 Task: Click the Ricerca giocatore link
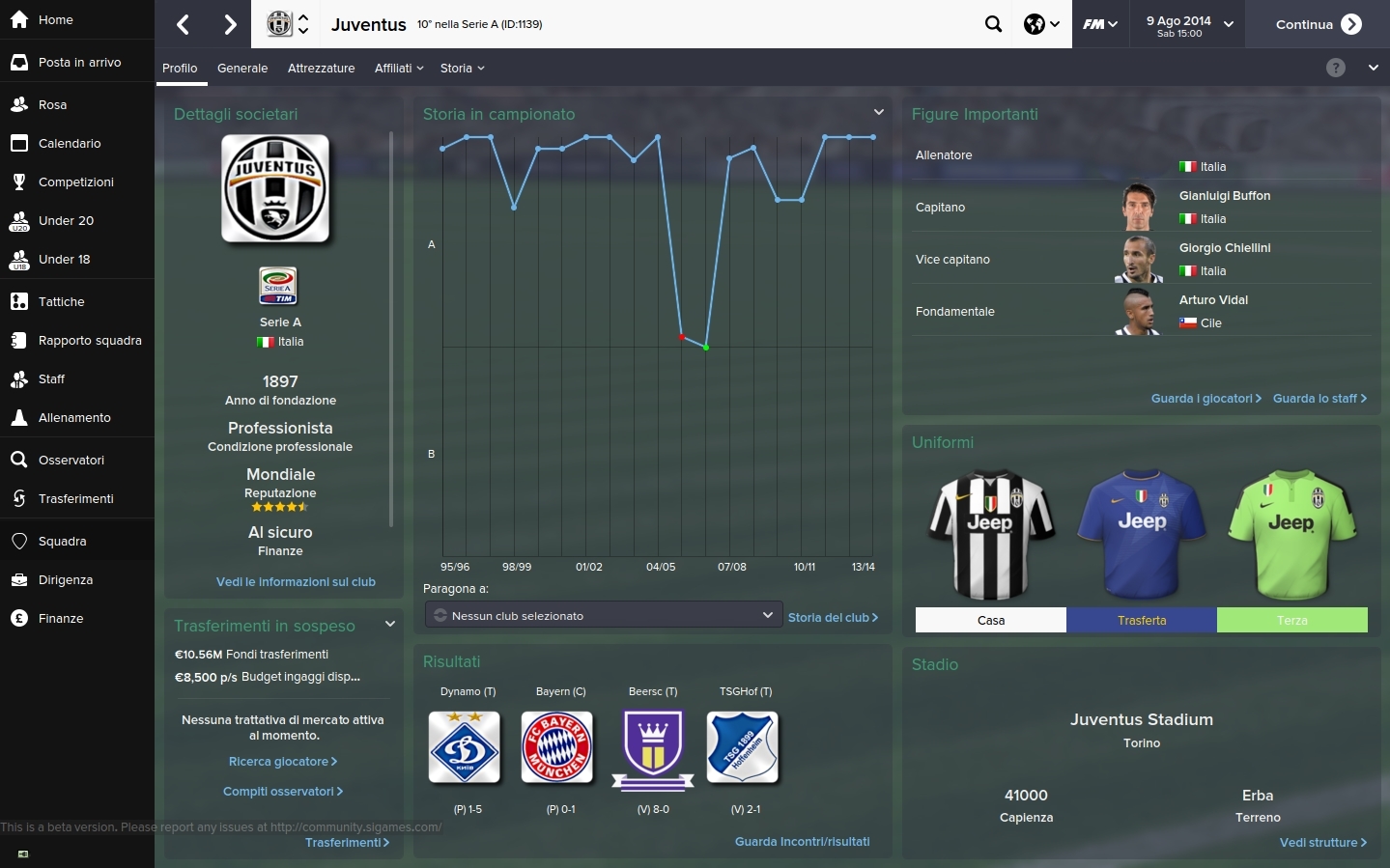pos(282,762)
